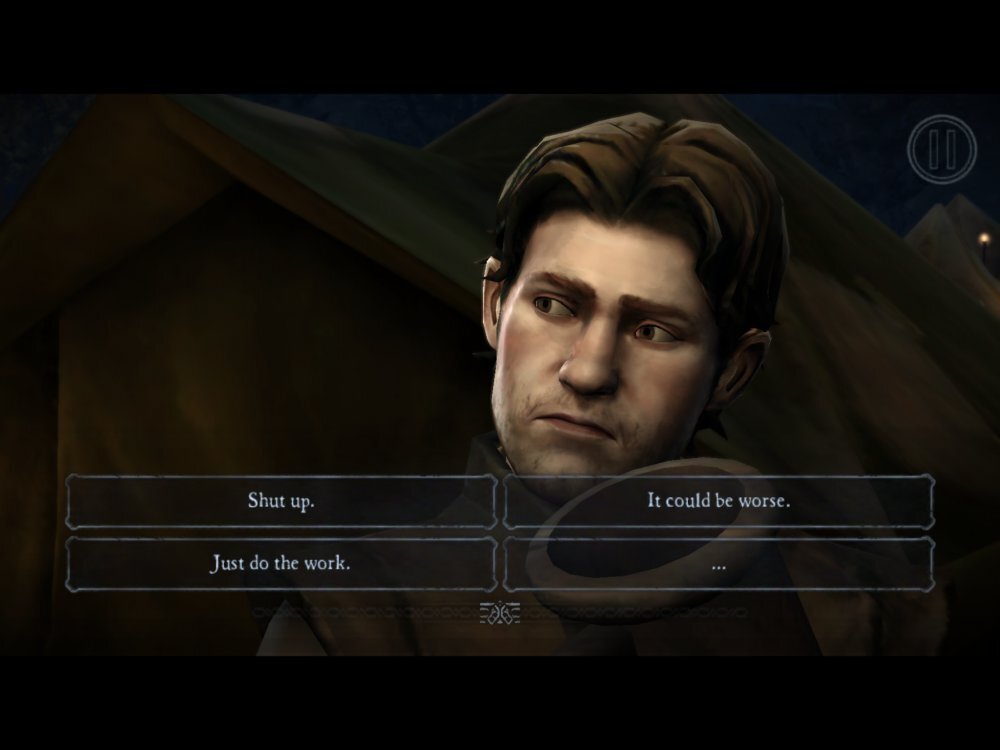Pause the game with the pause icon
This screenshot has width=1000, height=750.
(x=940, y=149)
